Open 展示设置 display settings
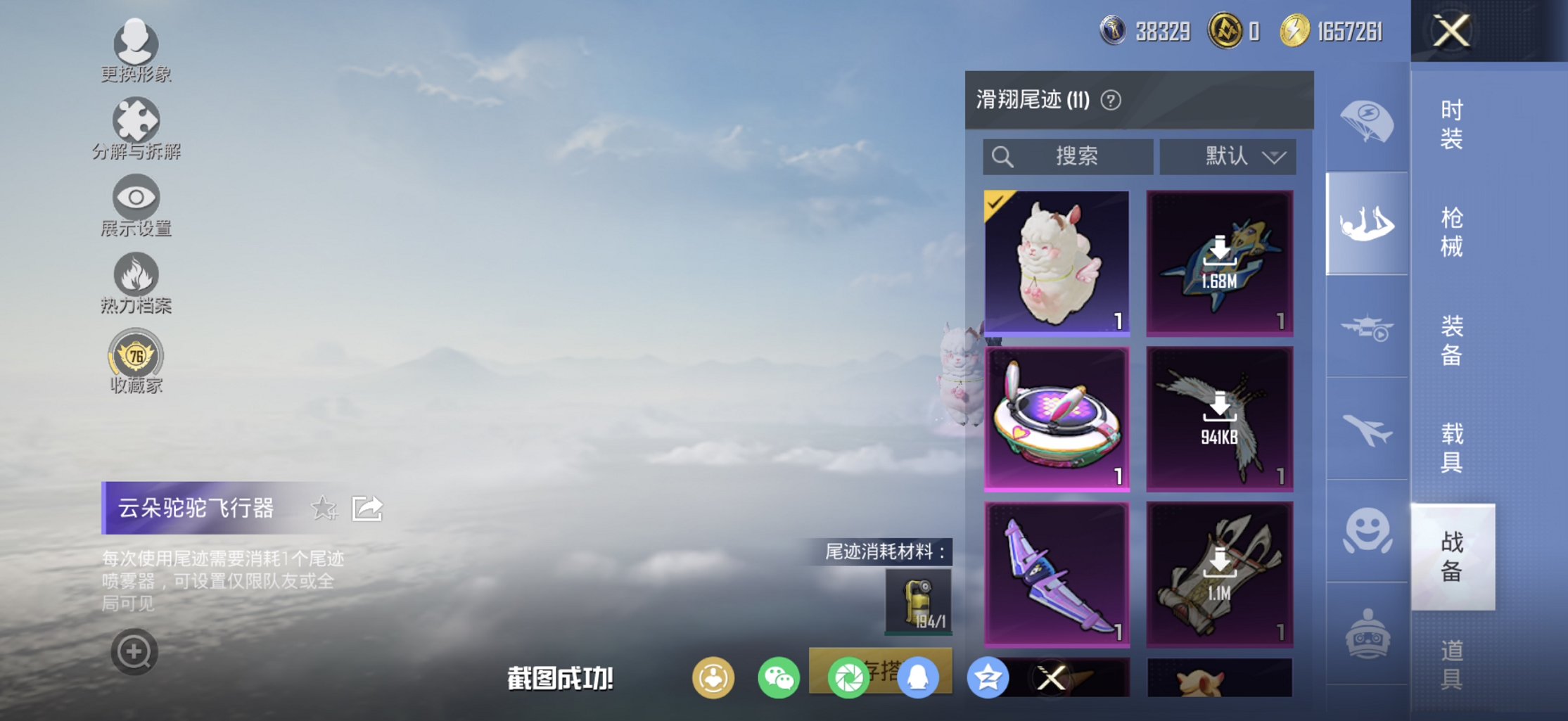The width and height of the screenshot is (1568, 721). (x=135, y=202)
